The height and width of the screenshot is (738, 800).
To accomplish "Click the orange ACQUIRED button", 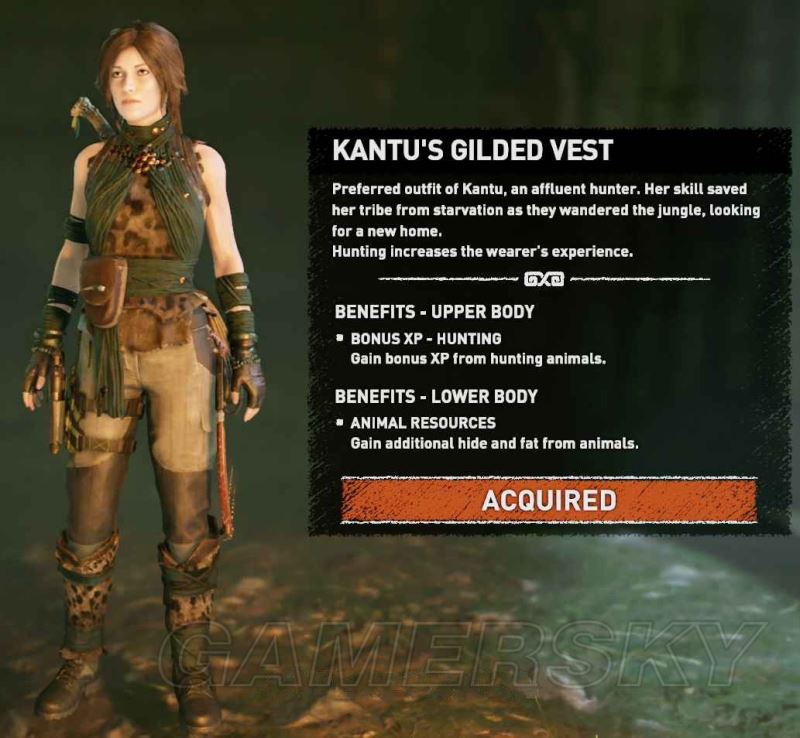I will pyautogui.click(x=548, y=499).
